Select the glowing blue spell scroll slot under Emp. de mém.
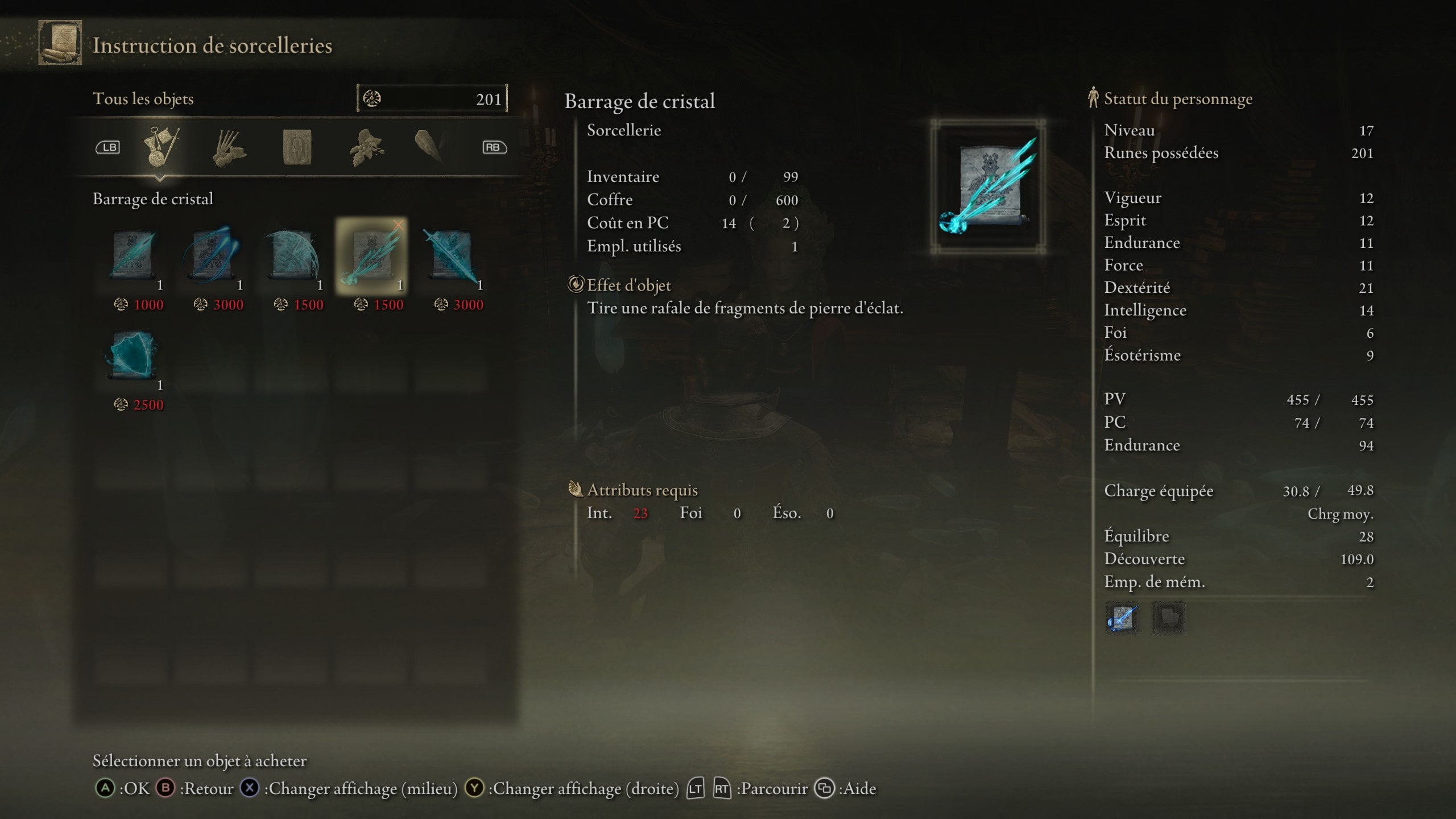Viewport: 1456px width, 819px height. point(1123,619)
